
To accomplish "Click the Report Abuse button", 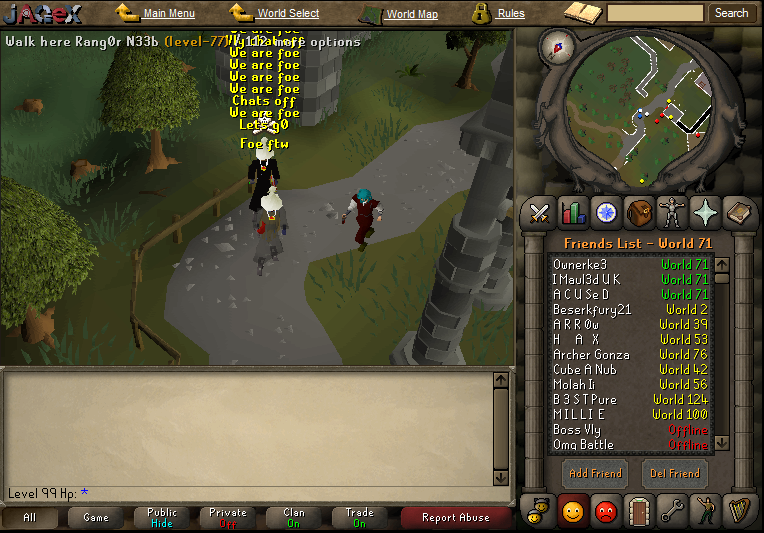I will coord(455,517).
